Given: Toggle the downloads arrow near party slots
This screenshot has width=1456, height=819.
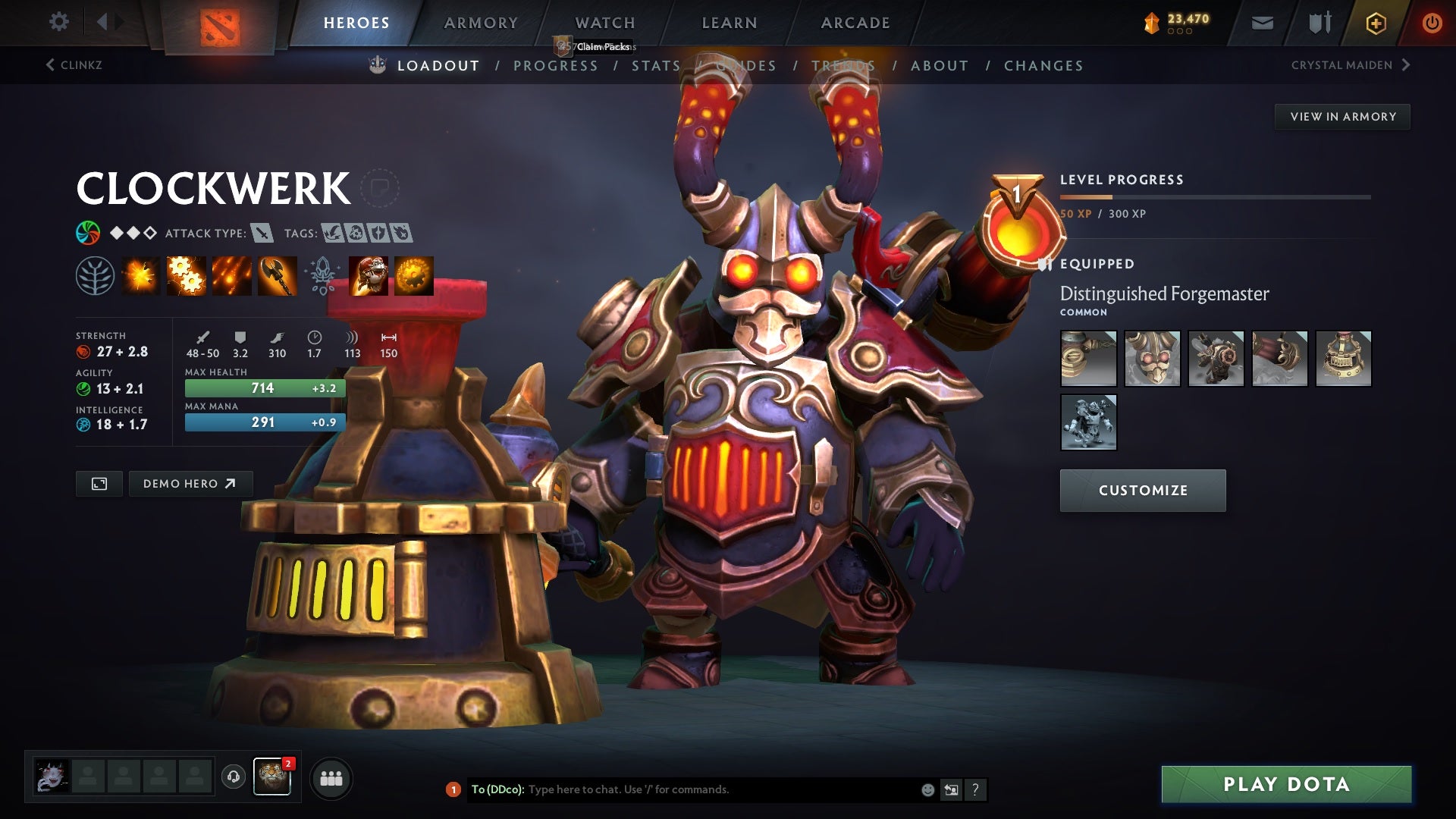Looking at the screenshot, I should tap(233, 777).
